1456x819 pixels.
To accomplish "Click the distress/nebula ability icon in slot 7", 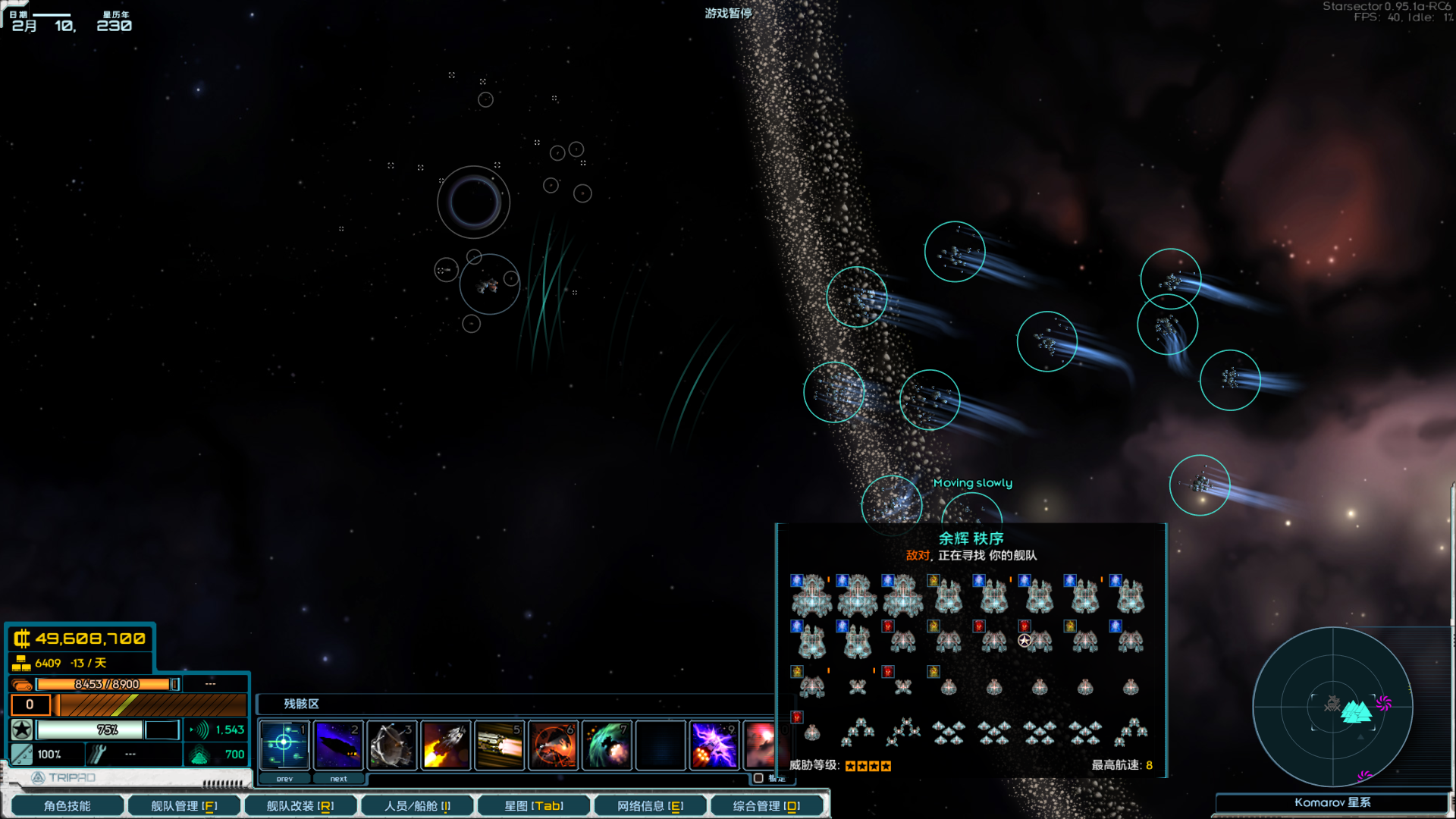I will point(607,745).
